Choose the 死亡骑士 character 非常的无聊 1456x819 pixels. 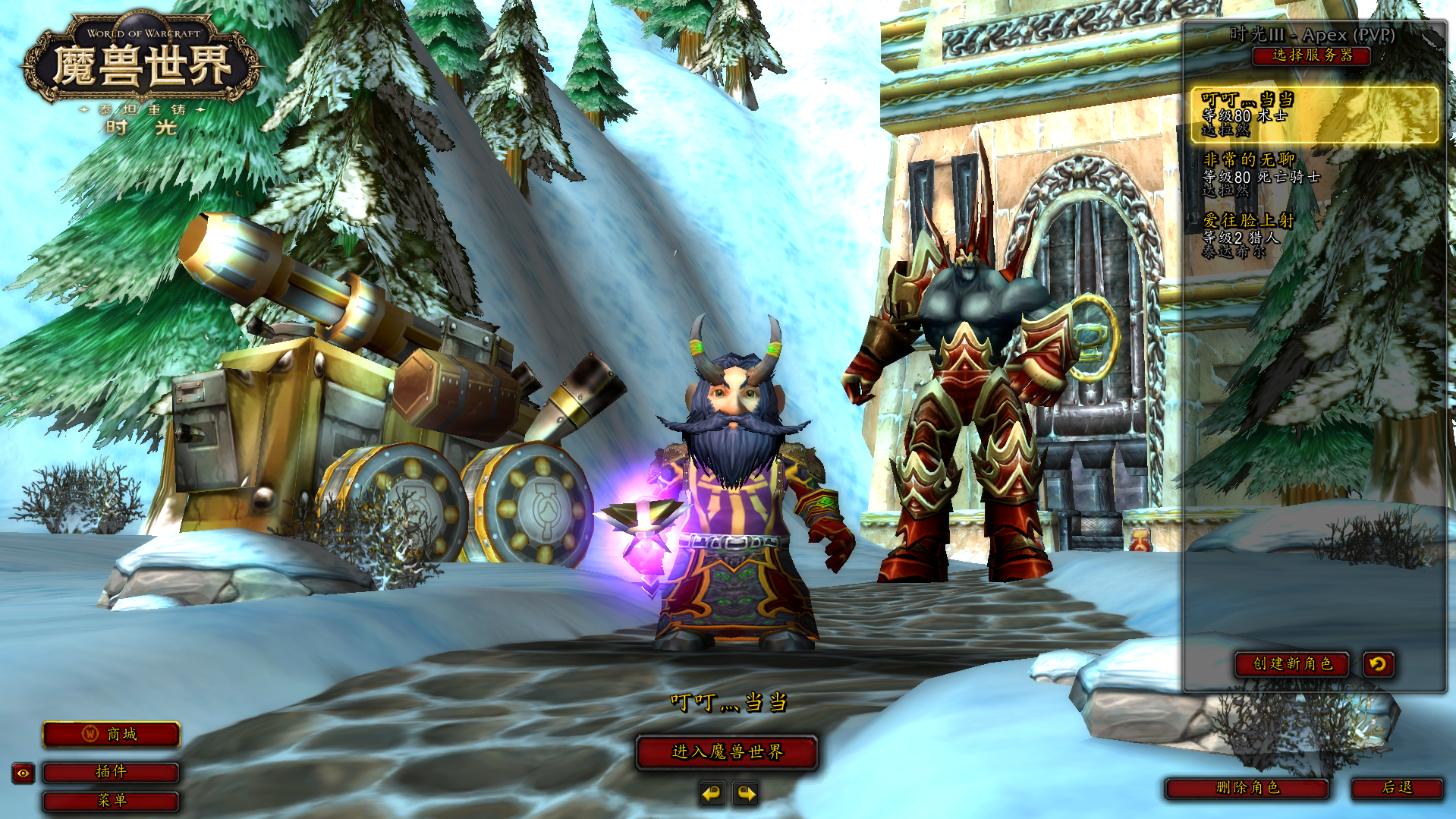[1314, 175]
